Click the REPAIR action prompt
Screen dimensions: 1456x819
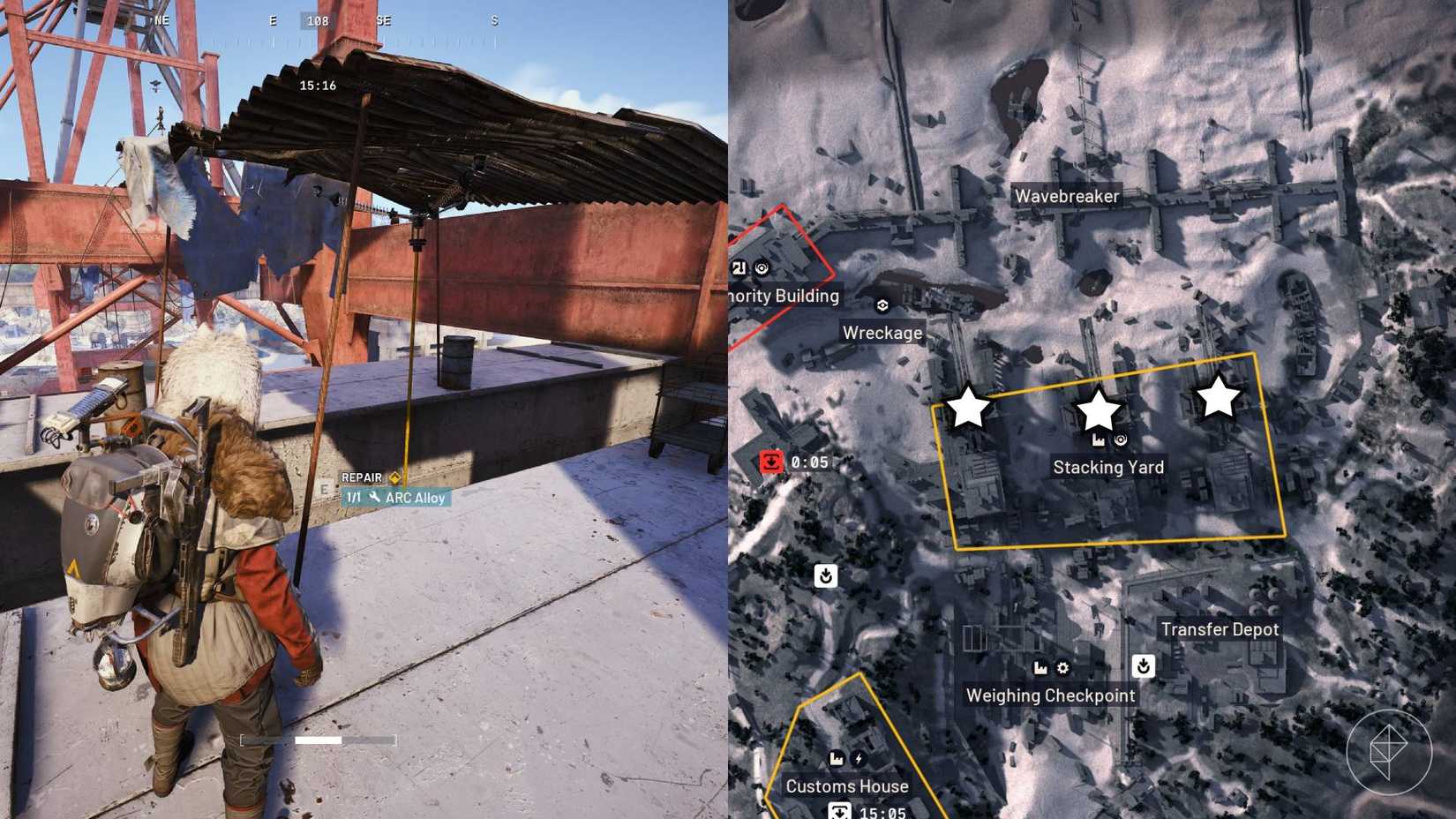(362, 477)
